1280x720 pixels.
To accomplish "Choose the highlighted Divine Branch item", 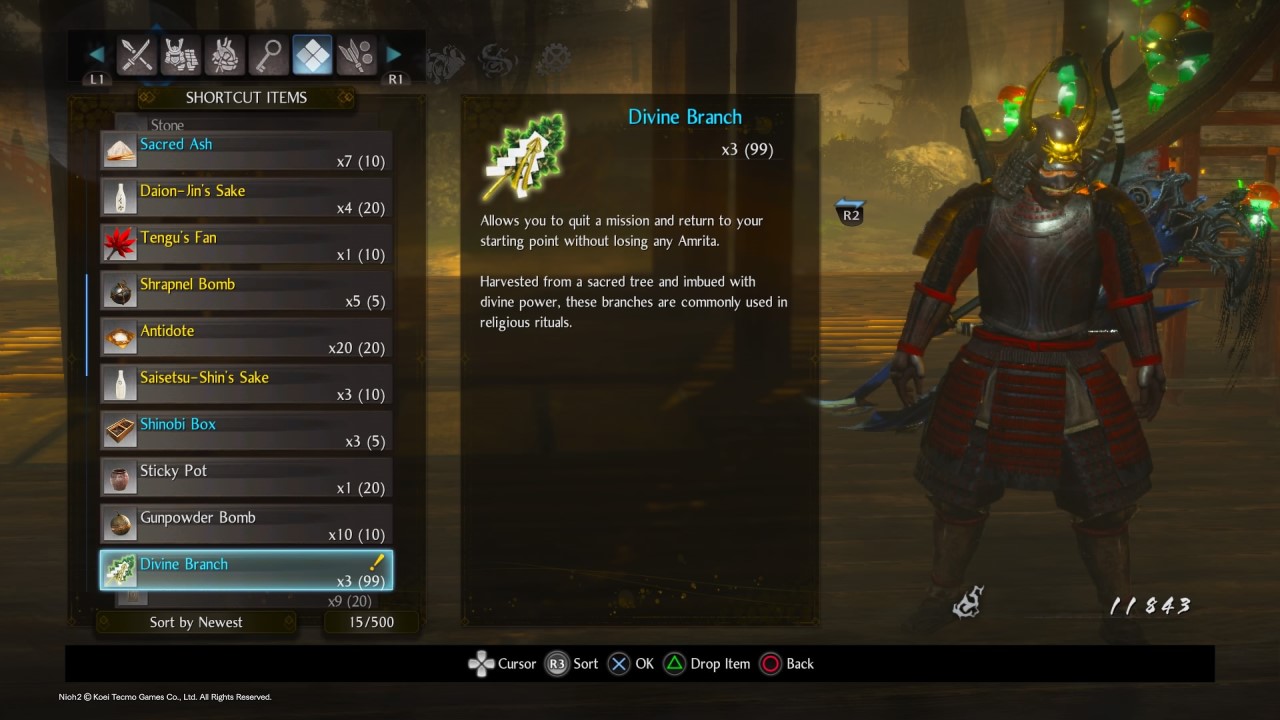I will pyautogui.click(x=246, y=571).
